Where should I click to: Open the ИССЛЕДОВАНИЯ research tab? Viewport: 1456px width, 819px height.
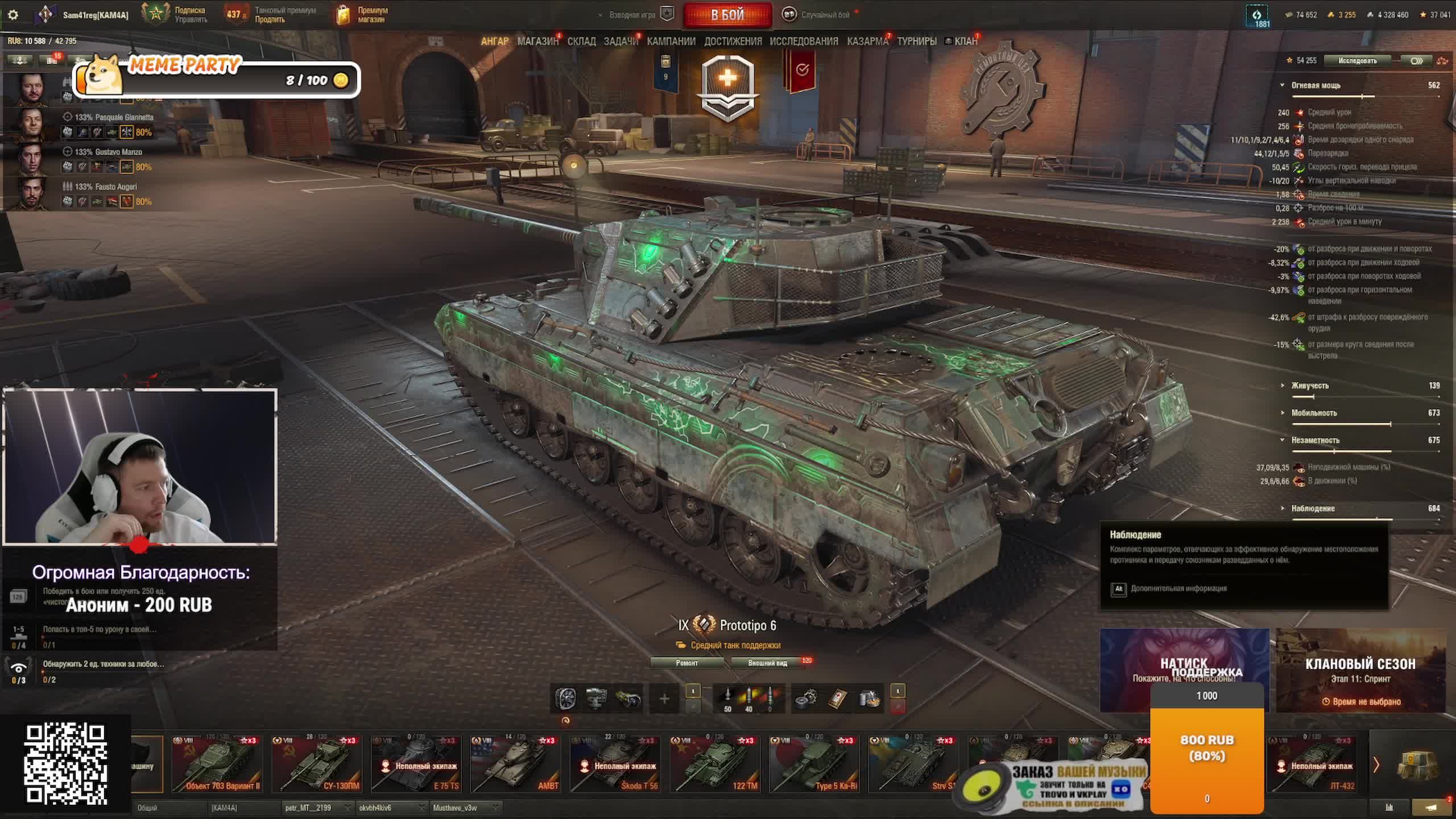804,42
